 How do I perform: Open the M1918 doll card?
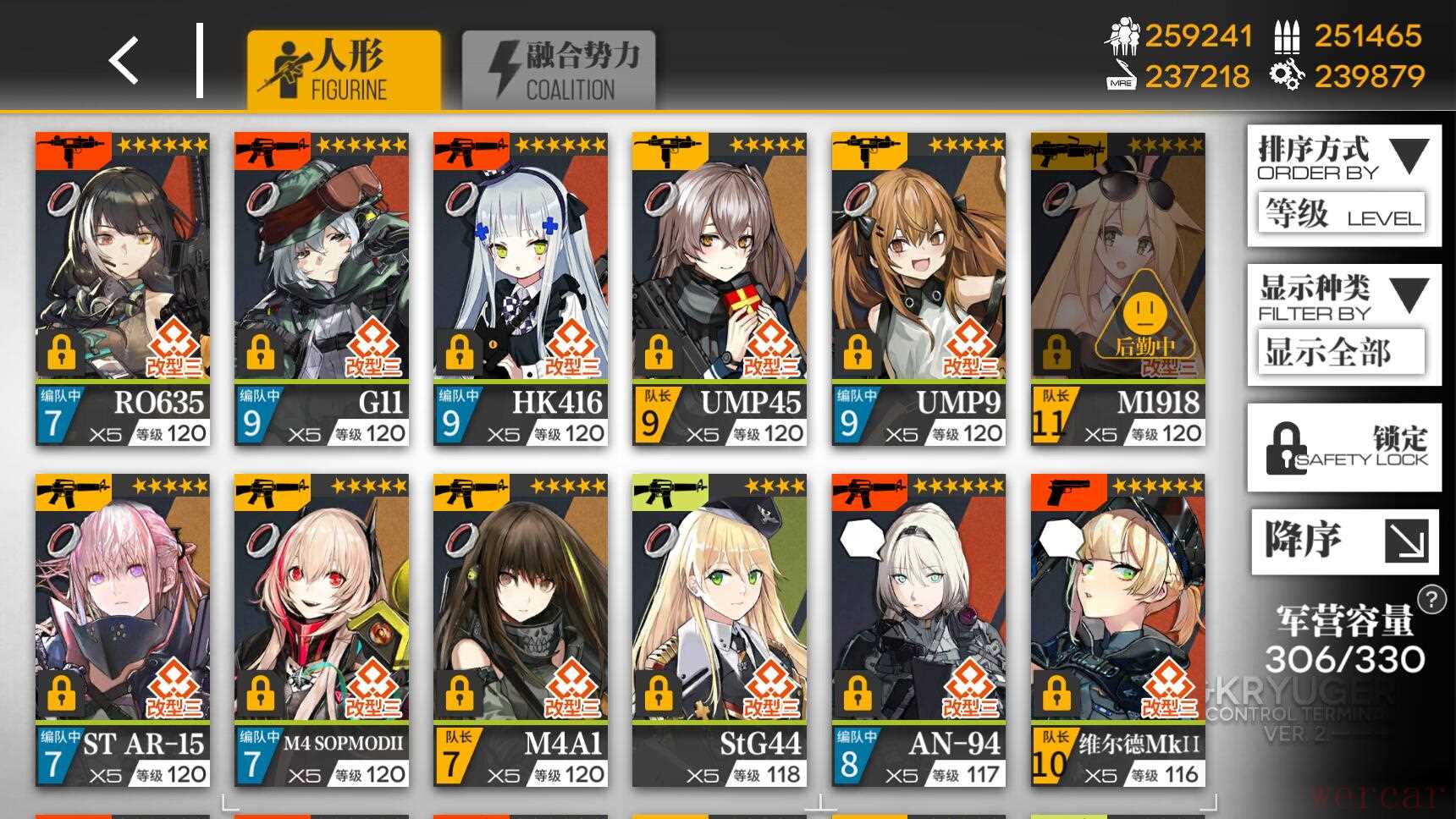1117,289
